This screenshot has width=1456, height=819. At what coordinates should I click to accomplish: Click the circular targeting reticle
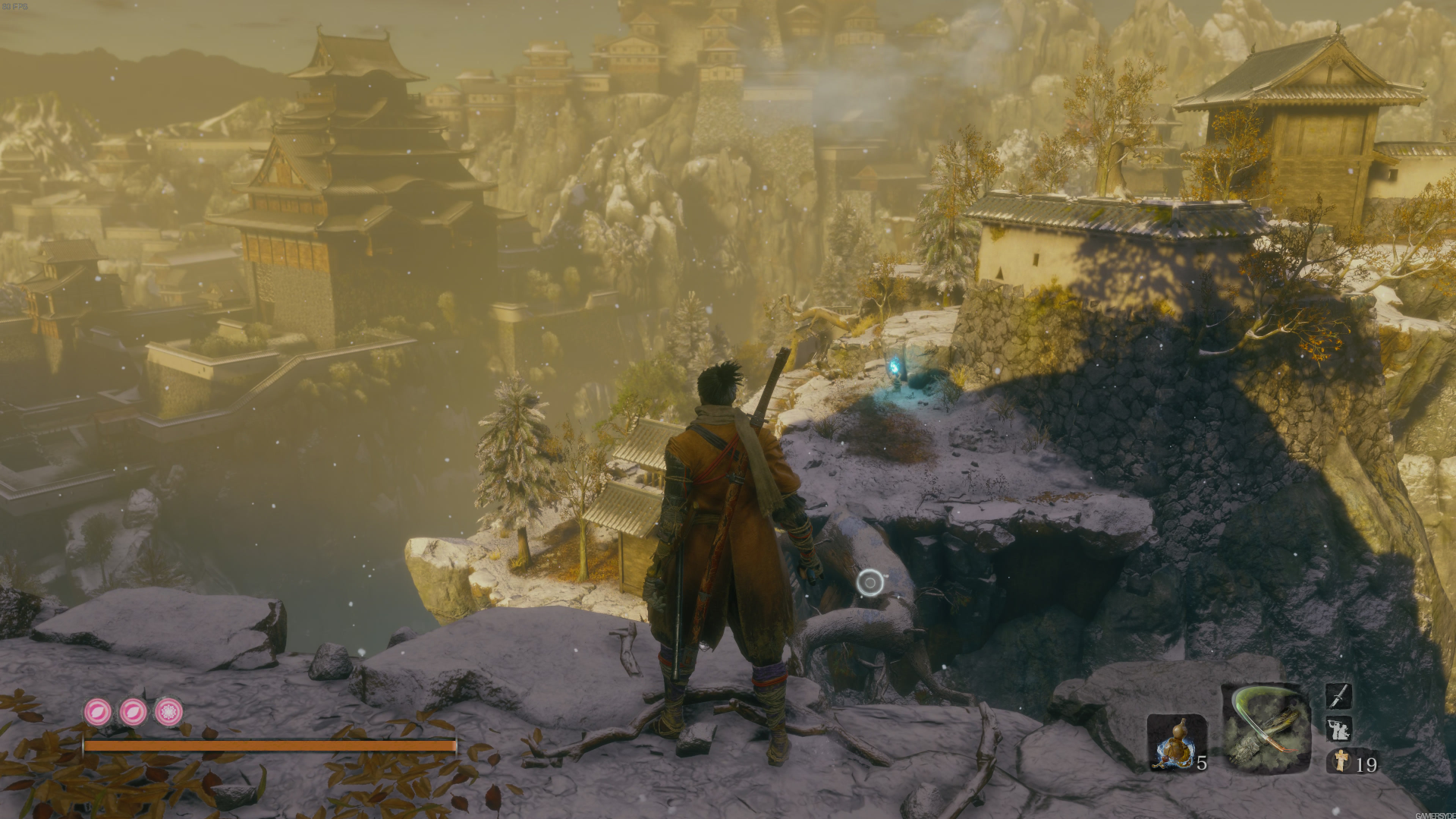click(x=870, y=581)
